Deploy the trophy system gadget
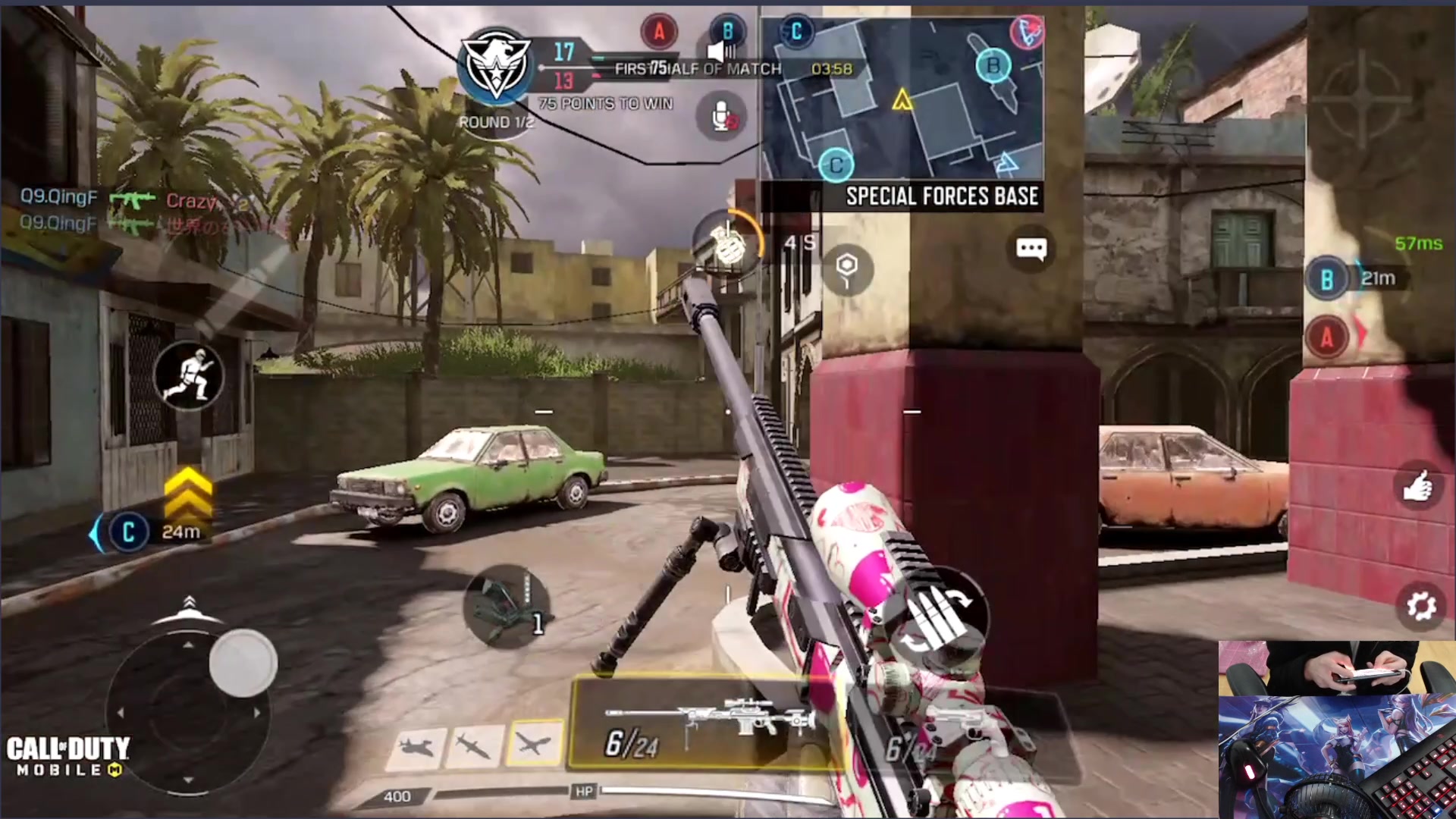Screen dimensions: 1456x819 pyautogui.click(x=506, y=607)
